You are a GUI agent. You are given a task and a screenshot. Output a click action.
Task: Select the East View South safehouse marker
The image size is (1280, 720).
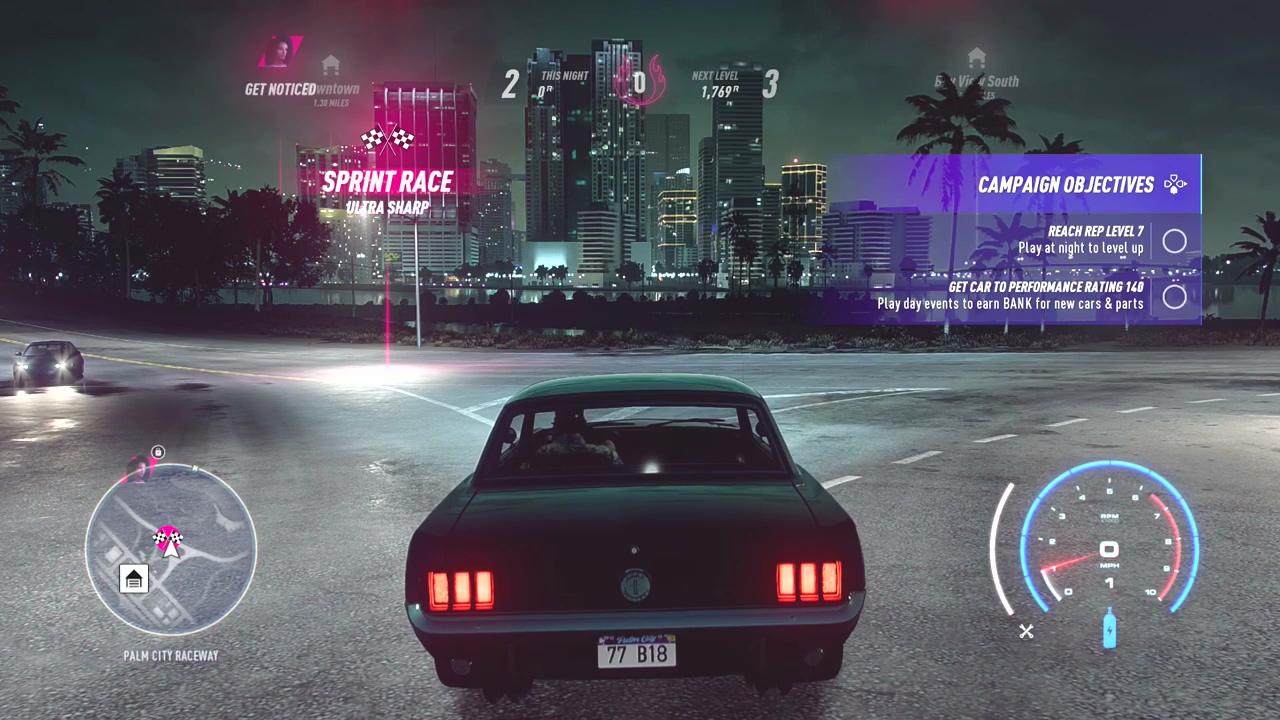pos(977,58)
